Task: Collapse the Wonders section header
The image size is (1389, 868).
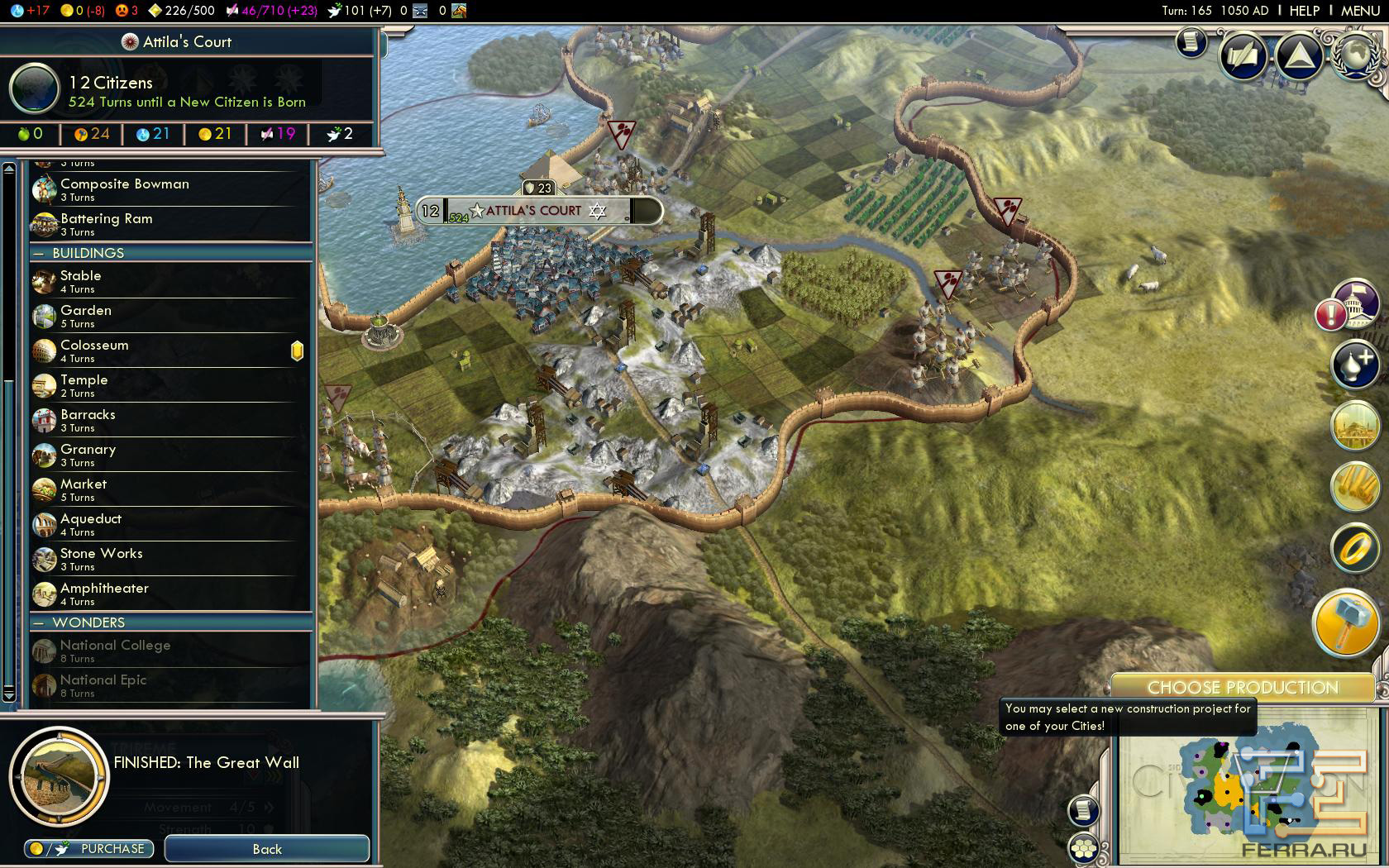Action: 88,622
